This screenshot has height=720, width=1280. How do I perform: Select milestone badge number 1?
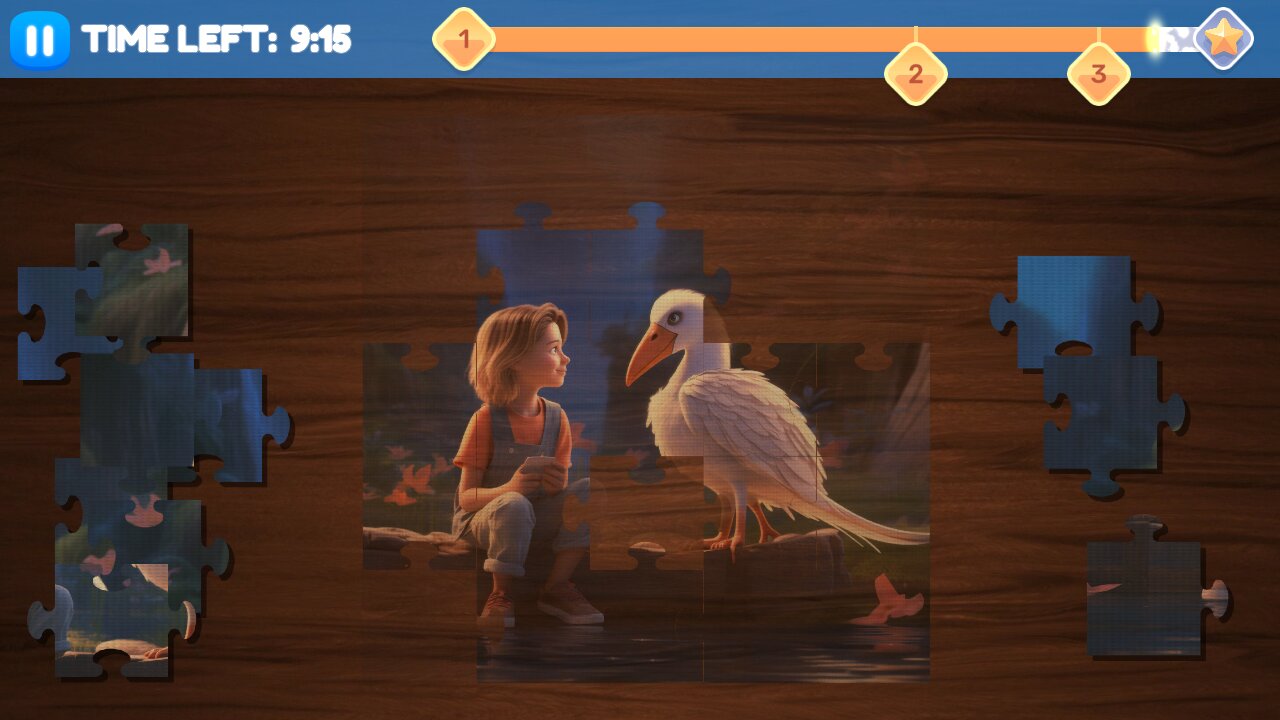tap(463, 39)
